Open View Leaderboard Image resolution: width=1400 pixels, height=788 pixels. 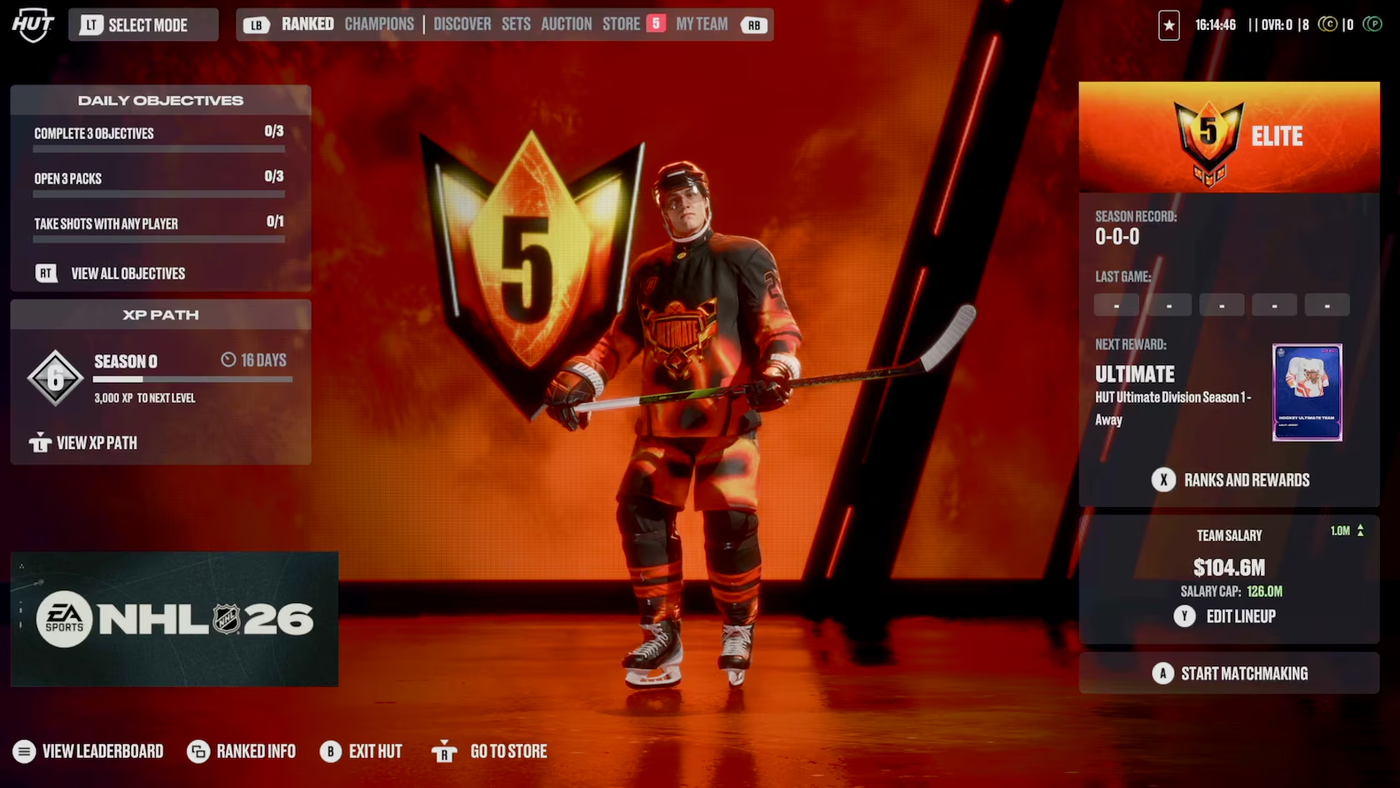pyautogui.click(x=102, y=751)
